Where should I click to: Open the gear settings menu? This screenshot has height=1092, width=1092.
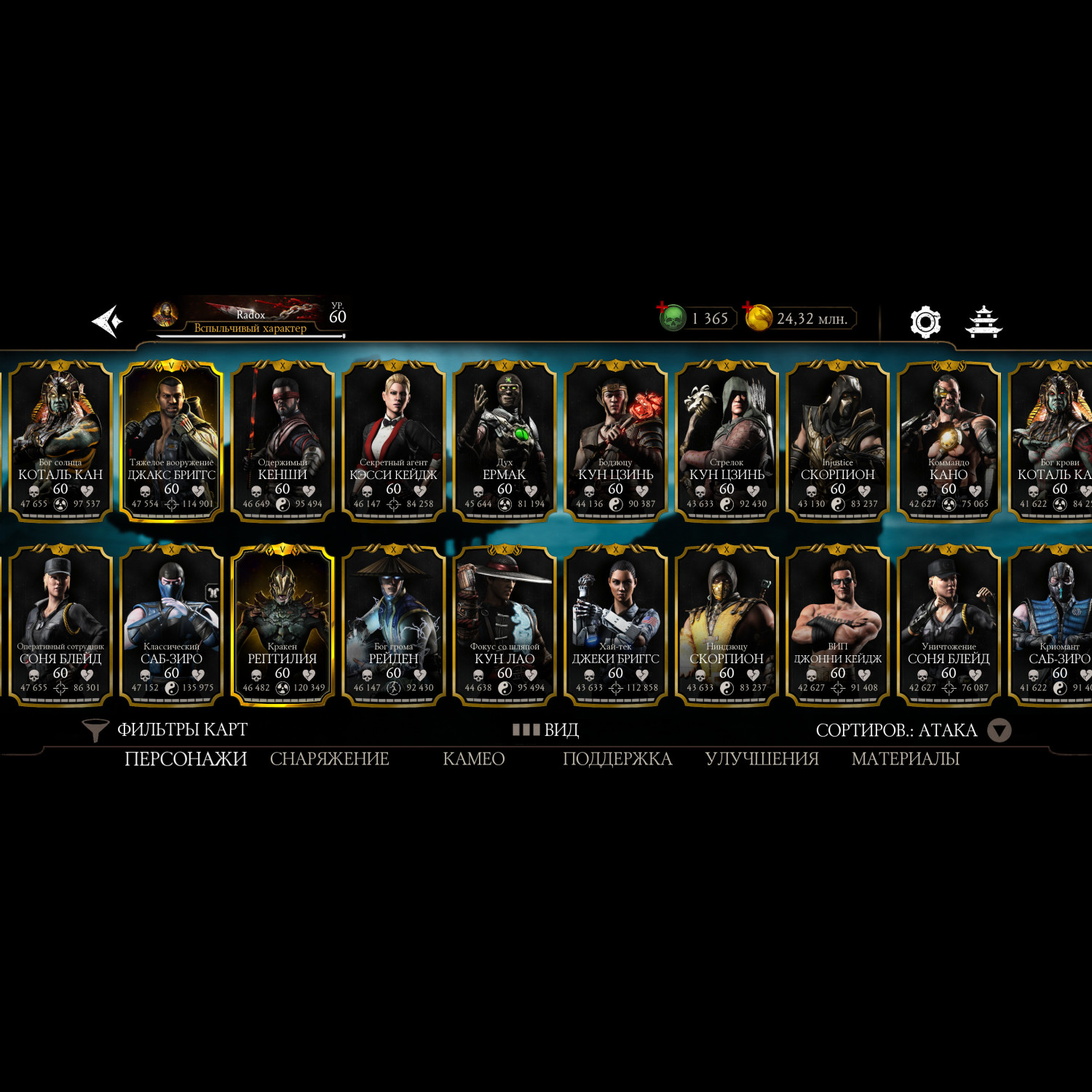(x=925, y=321)
